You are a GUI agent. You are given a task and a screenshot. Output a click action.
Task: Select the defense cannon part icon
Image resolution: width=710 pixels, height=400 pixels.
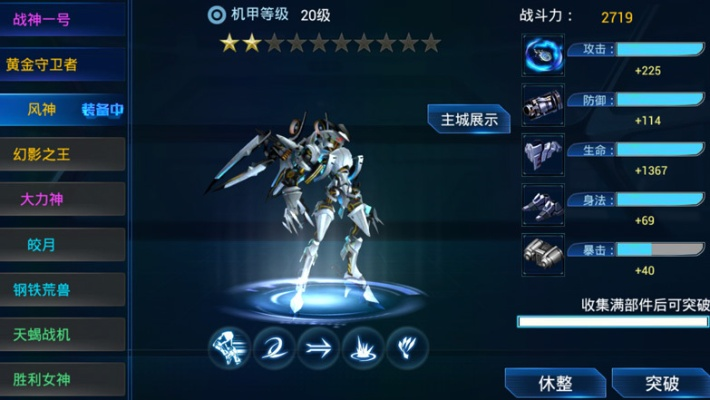click(x=543, y=104)
